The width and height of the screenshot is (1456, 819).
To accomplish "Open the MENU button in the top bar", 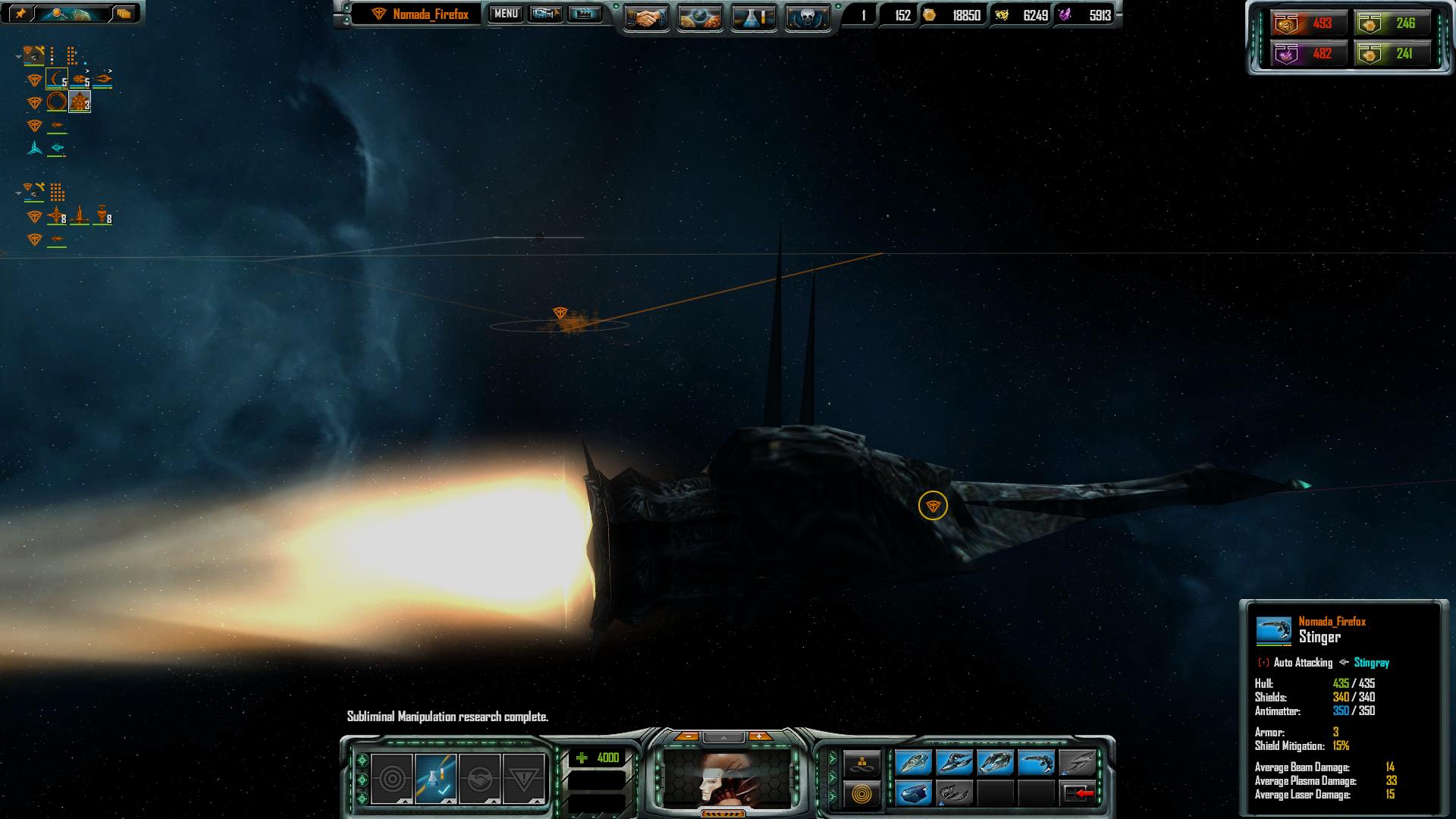I will (x=506, y=14).
